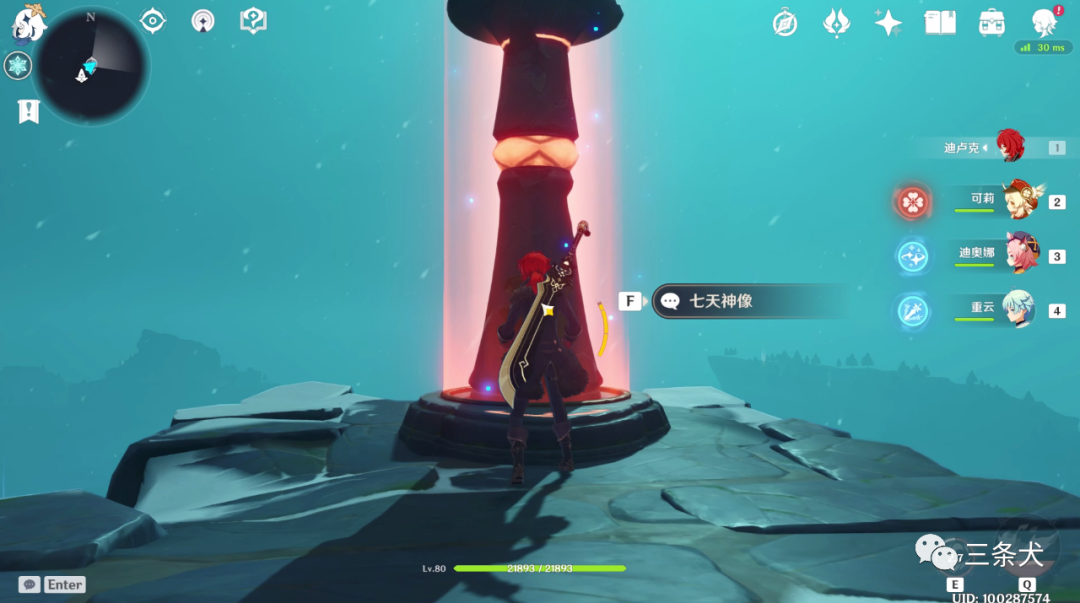The width and height of the screenshot is (1080, 603).
Task: Trigger 可莉's red clover elemental burst
Action: click(912, 202)
